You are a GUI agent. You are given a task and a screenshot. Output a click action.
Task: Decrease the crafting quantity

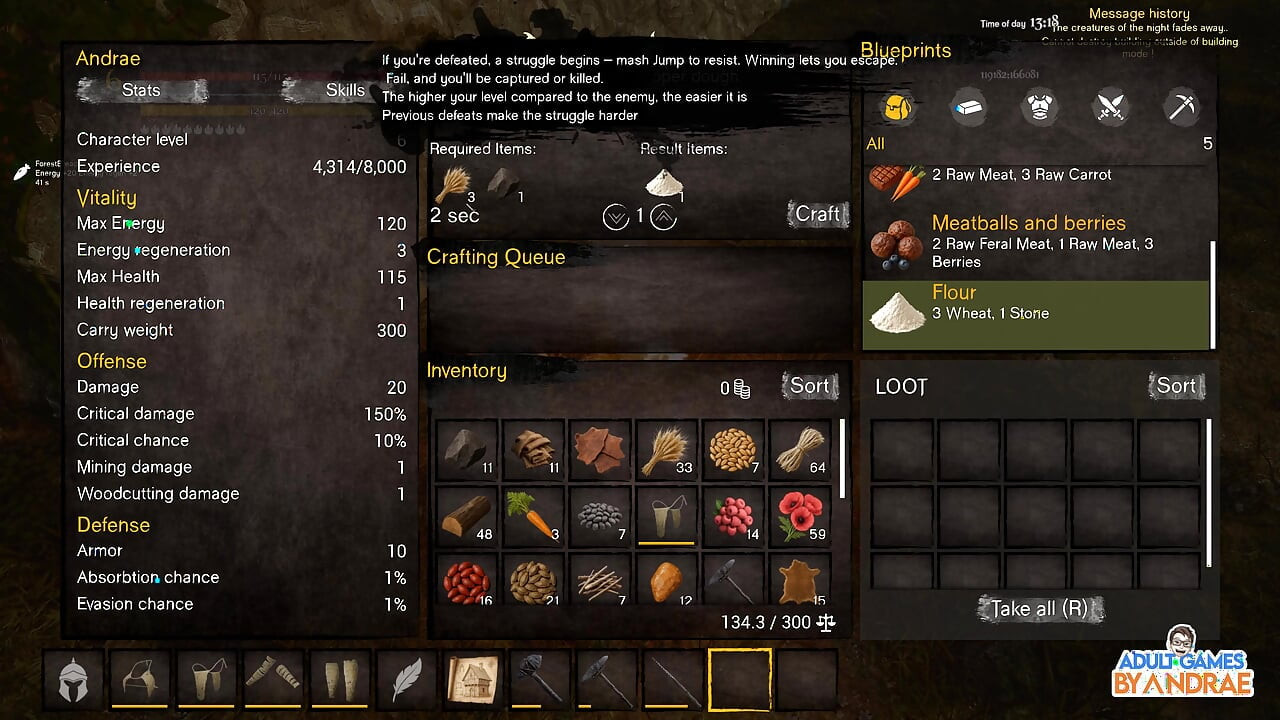(x=616, y=216)
